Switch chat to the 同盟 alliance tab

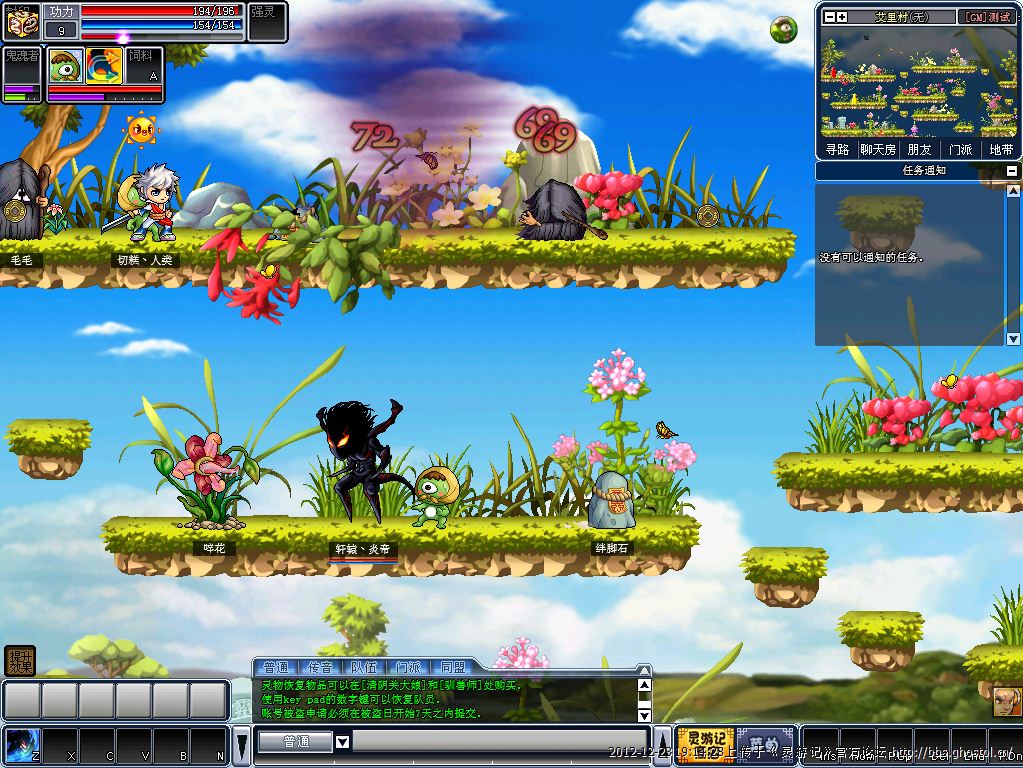pos(452,667)
